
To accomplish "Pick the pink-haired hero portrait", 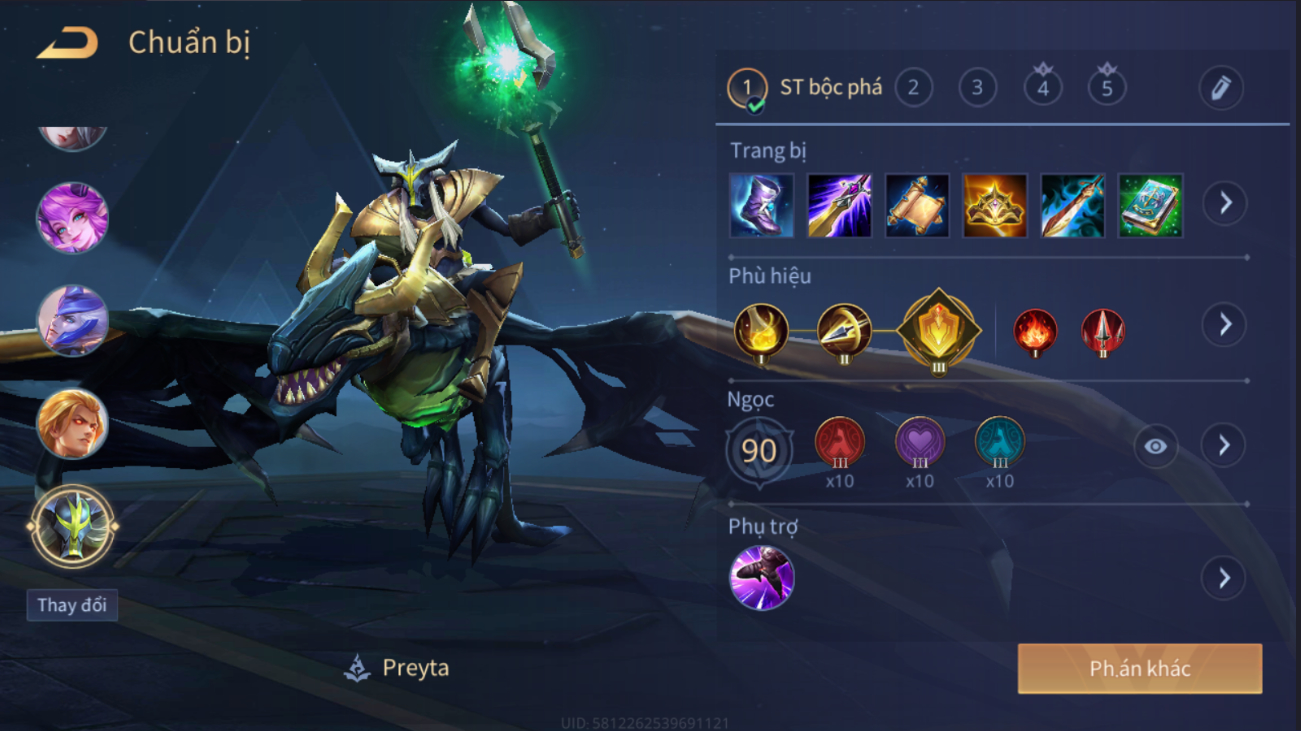I will point(72,217).
